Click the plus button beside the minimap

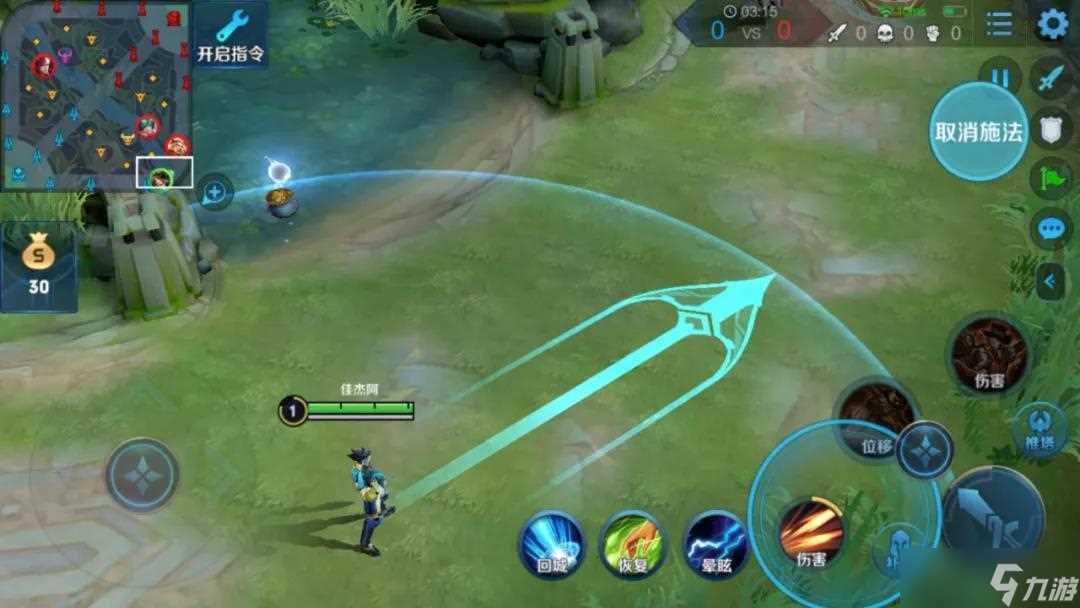[215, 191]
